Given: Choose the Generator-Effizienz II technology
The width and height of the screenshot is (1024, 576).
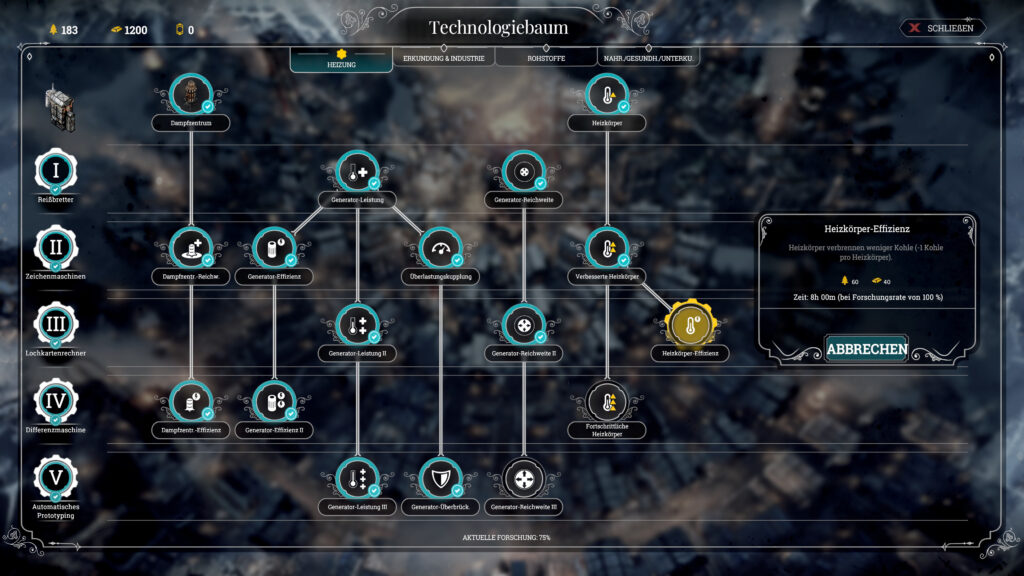Looking at the screenshot, I should click(x=274, y=402).
